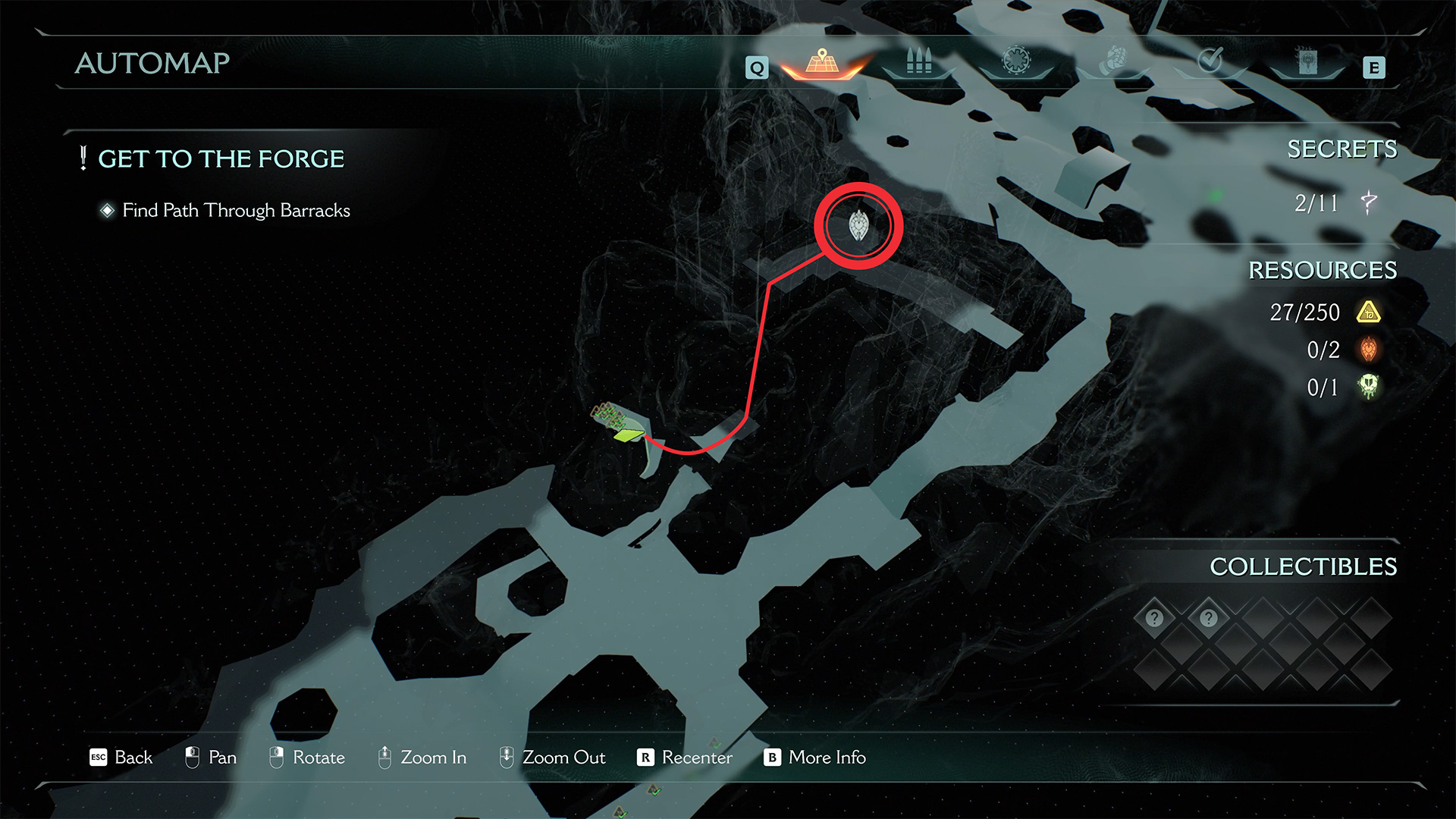1456x819 pixels.
Task: Select the armored gauntlet fist tab
Action: [x=1113, y=61]
